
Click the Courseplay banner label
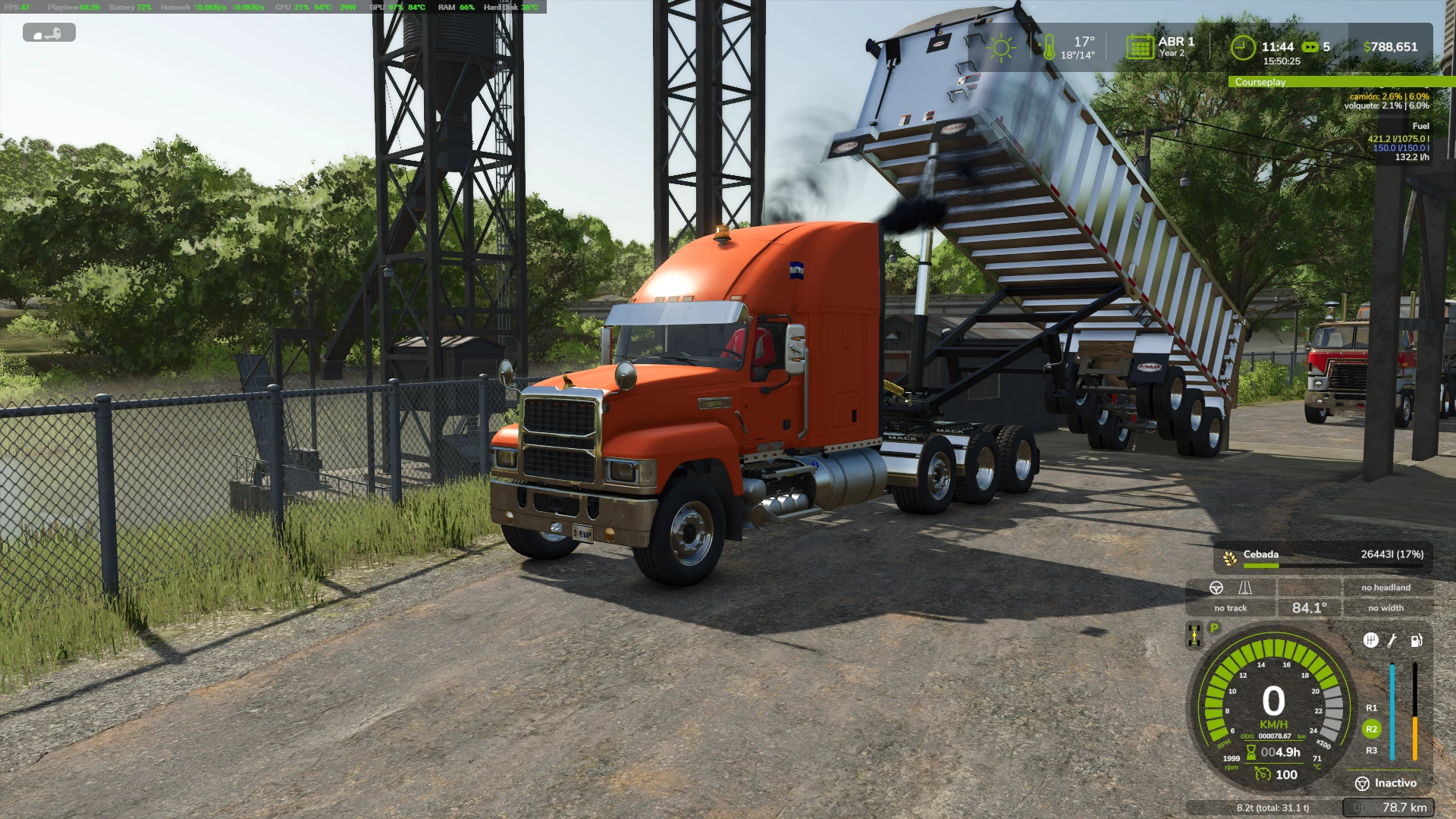pyautogui.click(x=1260, y=83)
